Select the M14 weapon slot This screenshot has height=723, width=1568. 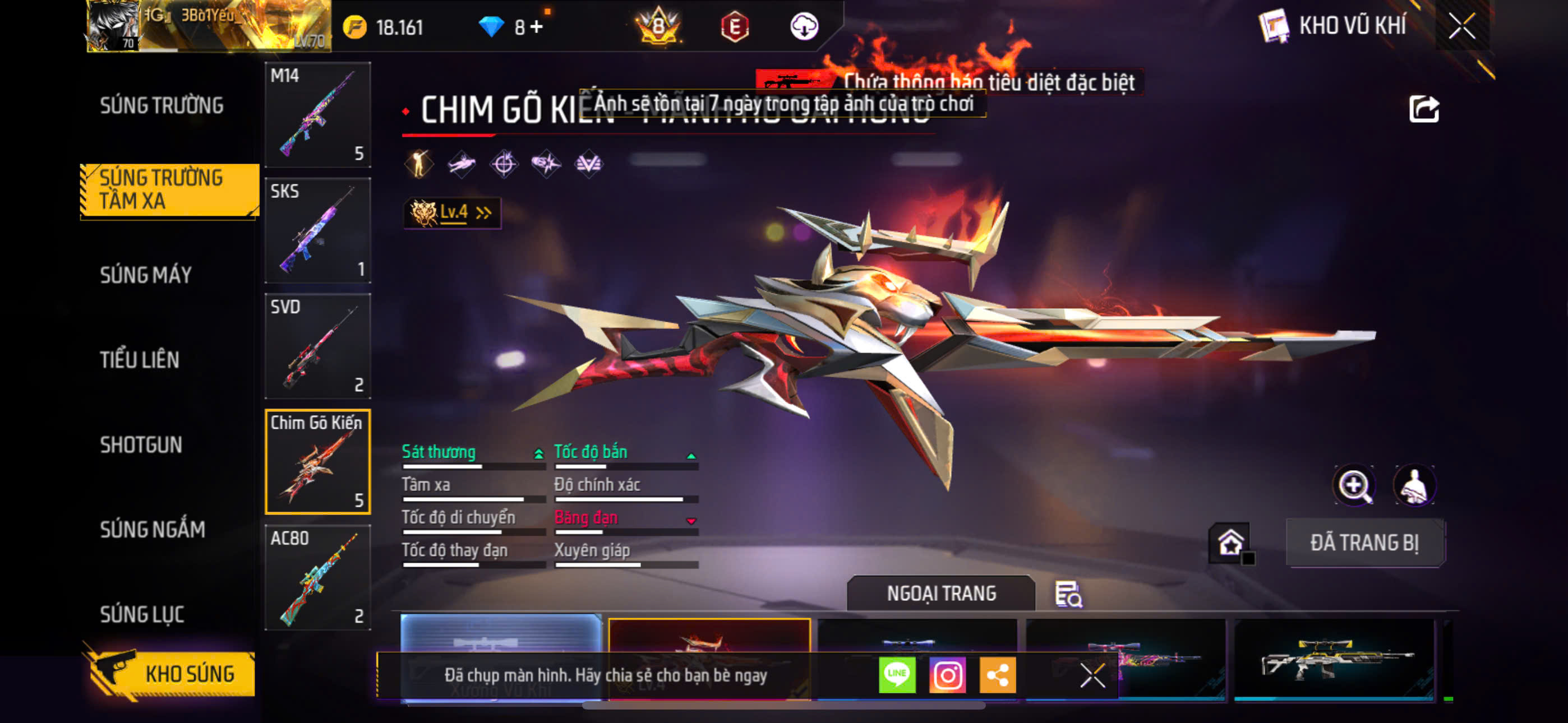(318, 114)
